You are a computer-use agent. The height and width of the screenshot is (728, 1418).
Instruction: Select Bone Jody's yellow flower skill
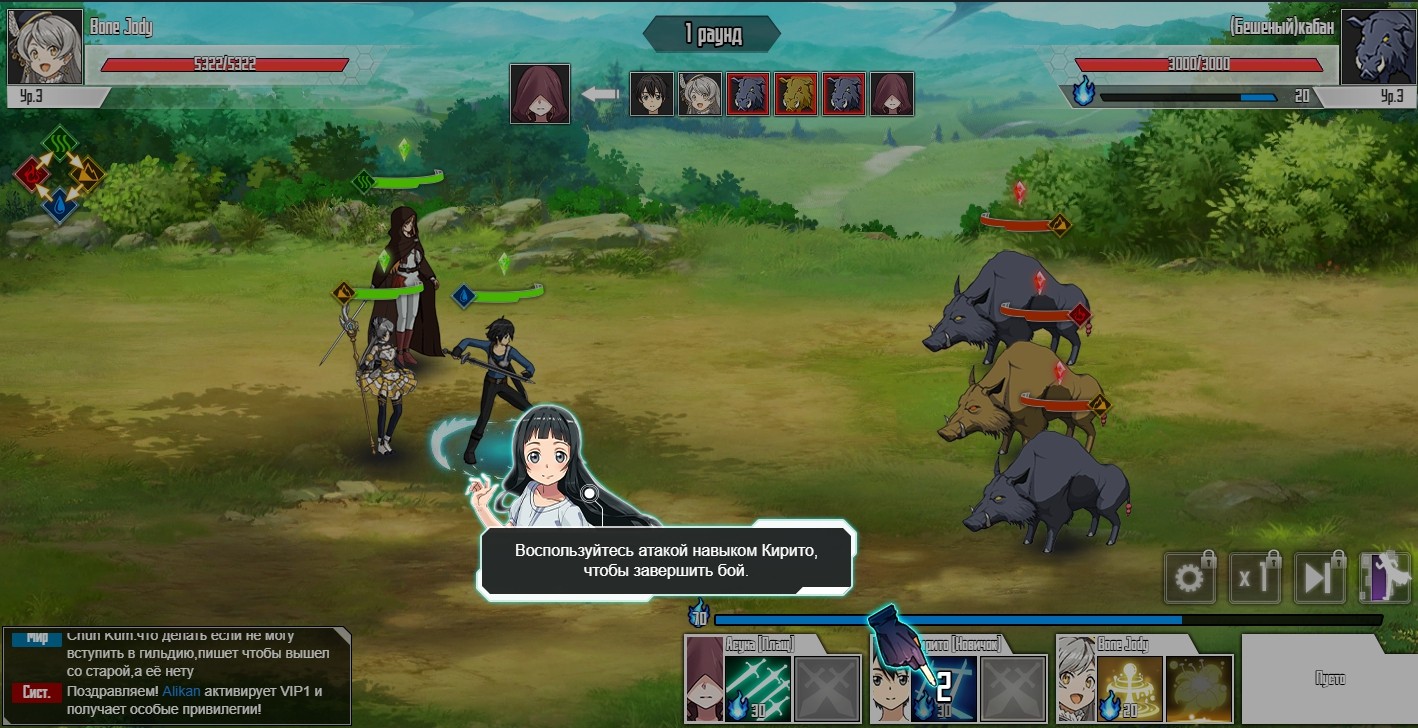coord(1198,689)
